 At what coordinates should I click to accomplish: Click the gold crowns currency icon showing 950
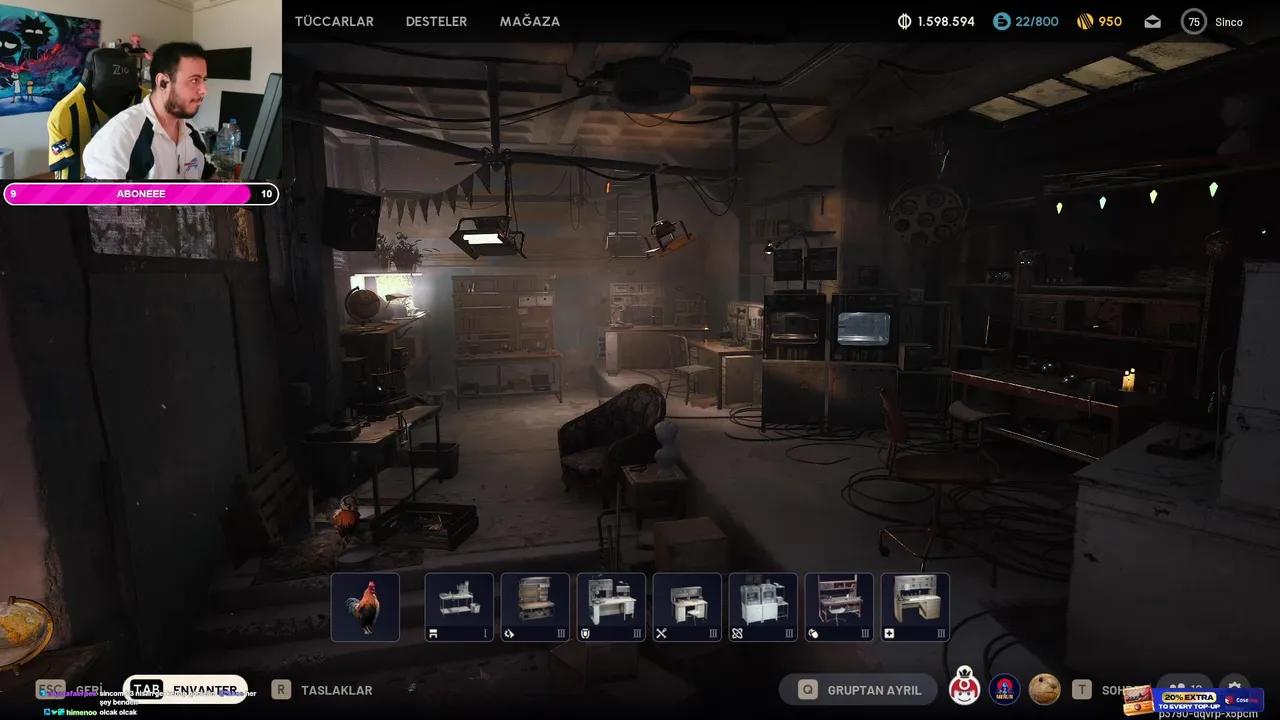pyautogui.click(x=1084, y=21)
